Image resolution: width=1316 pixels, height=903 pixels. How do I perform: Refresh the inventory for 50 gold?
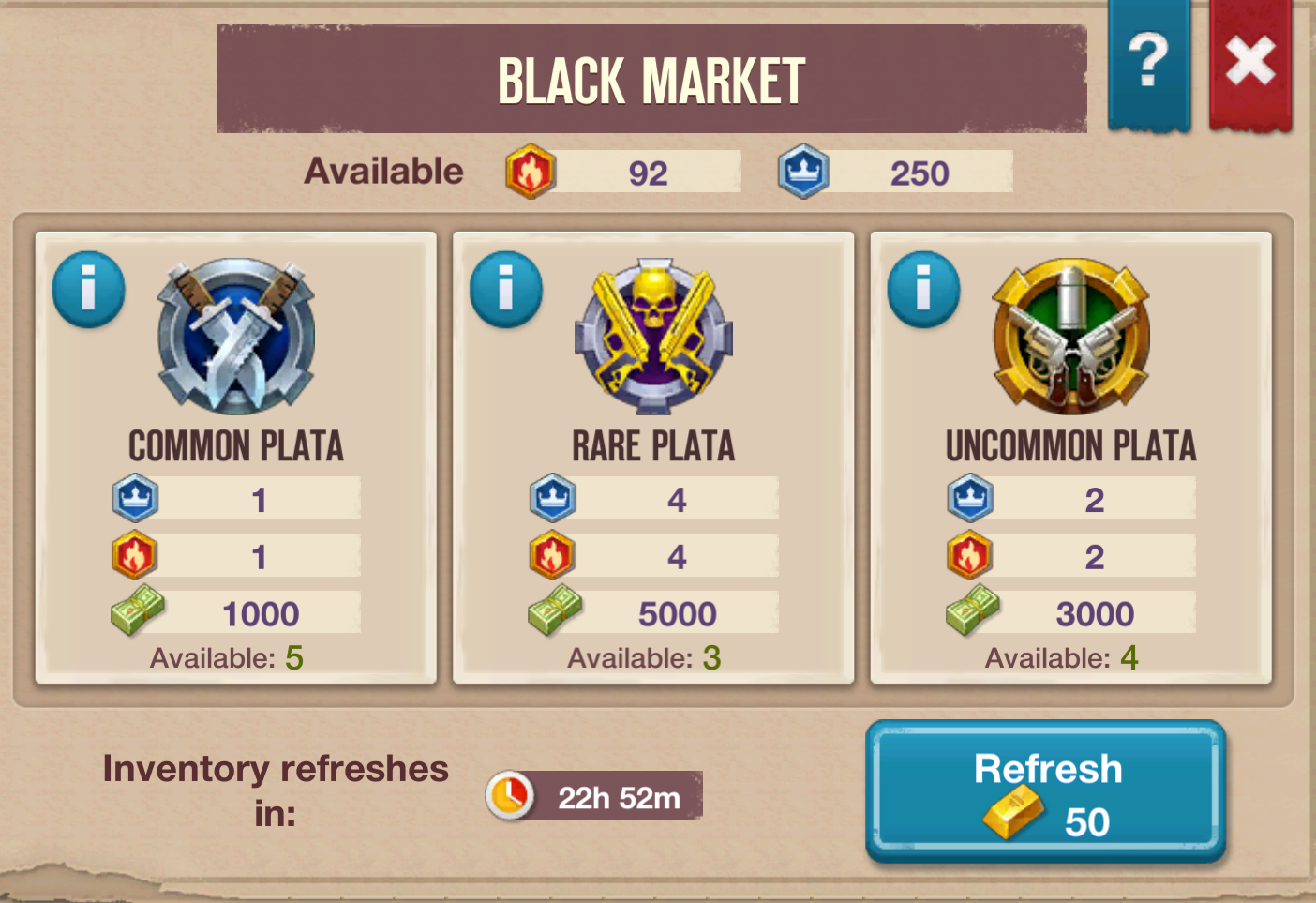(x=1046, y=792)
